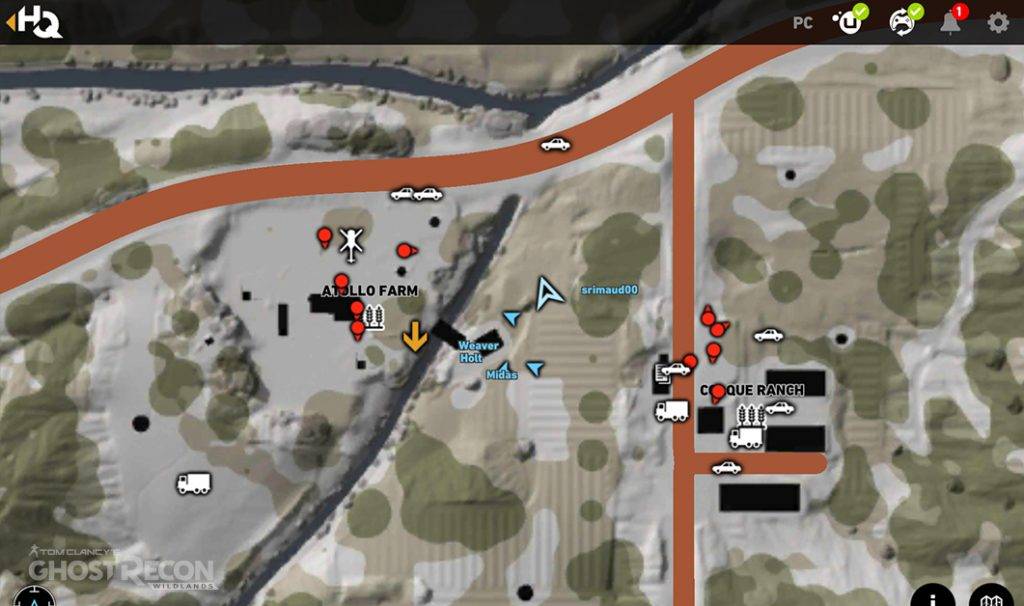Select the PC platform label
This screenshot has height=606, width=1024.
click(803, 23)
